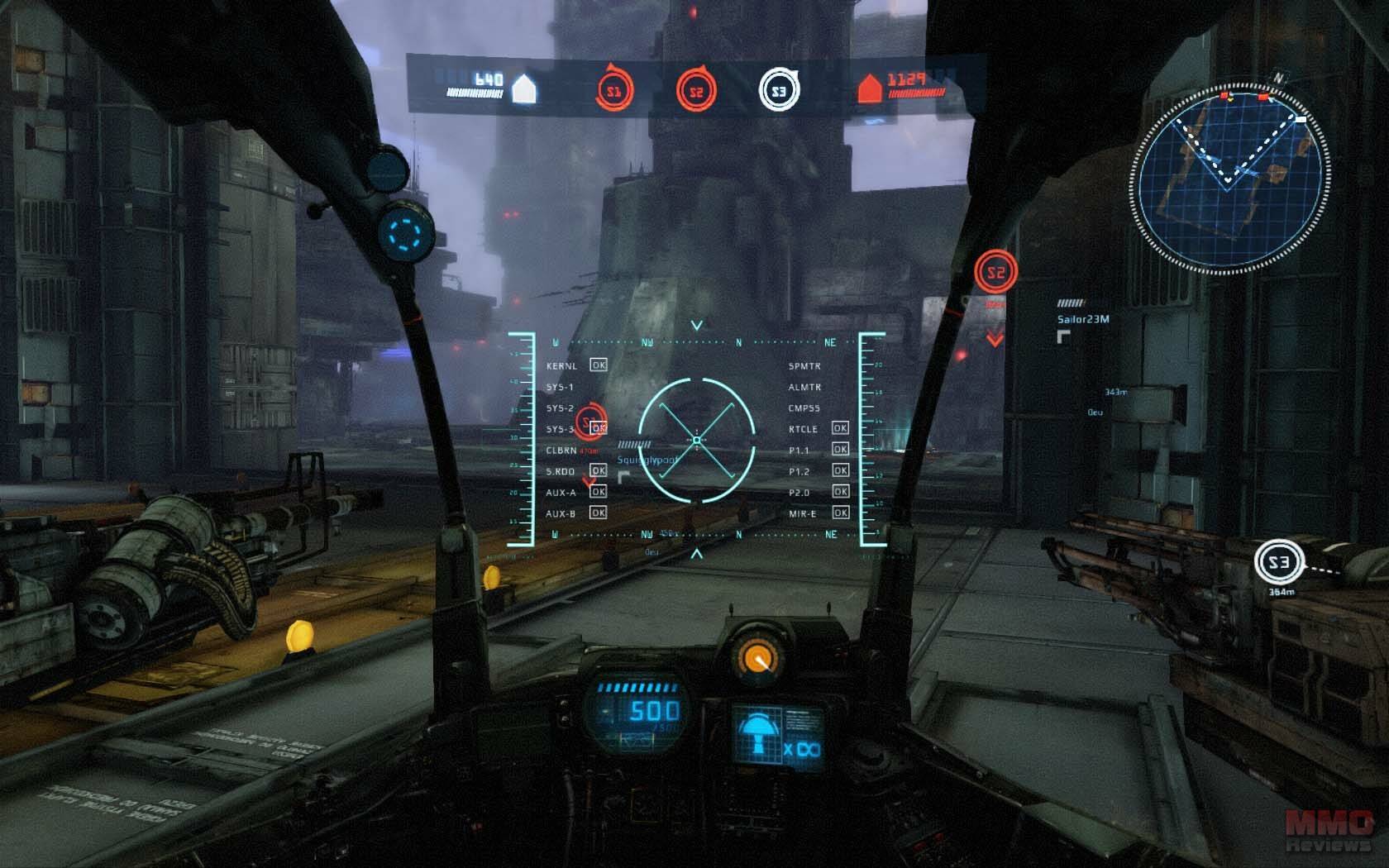Choose the white S3 silo icon in the objective bar
The height and width of the screenshot is (868, 1389).
point(779,91)
